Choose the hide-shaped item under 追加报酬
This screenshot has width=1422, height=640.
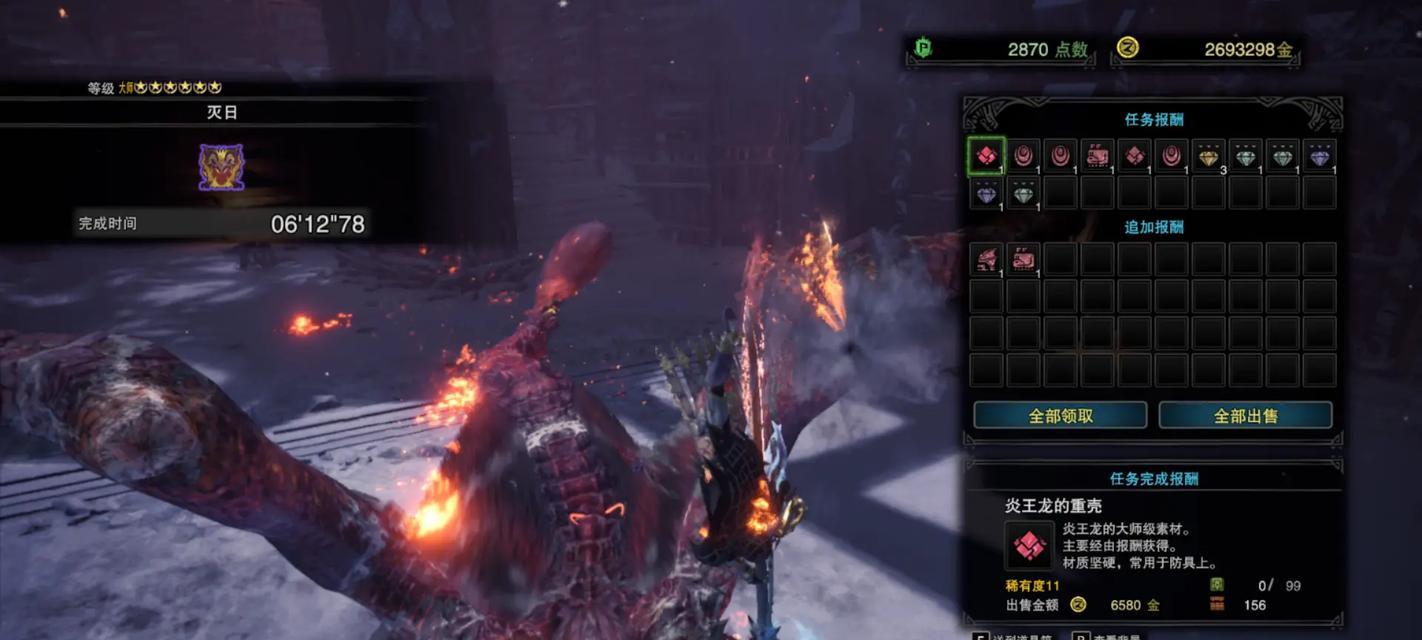[x=1023, y=259]
